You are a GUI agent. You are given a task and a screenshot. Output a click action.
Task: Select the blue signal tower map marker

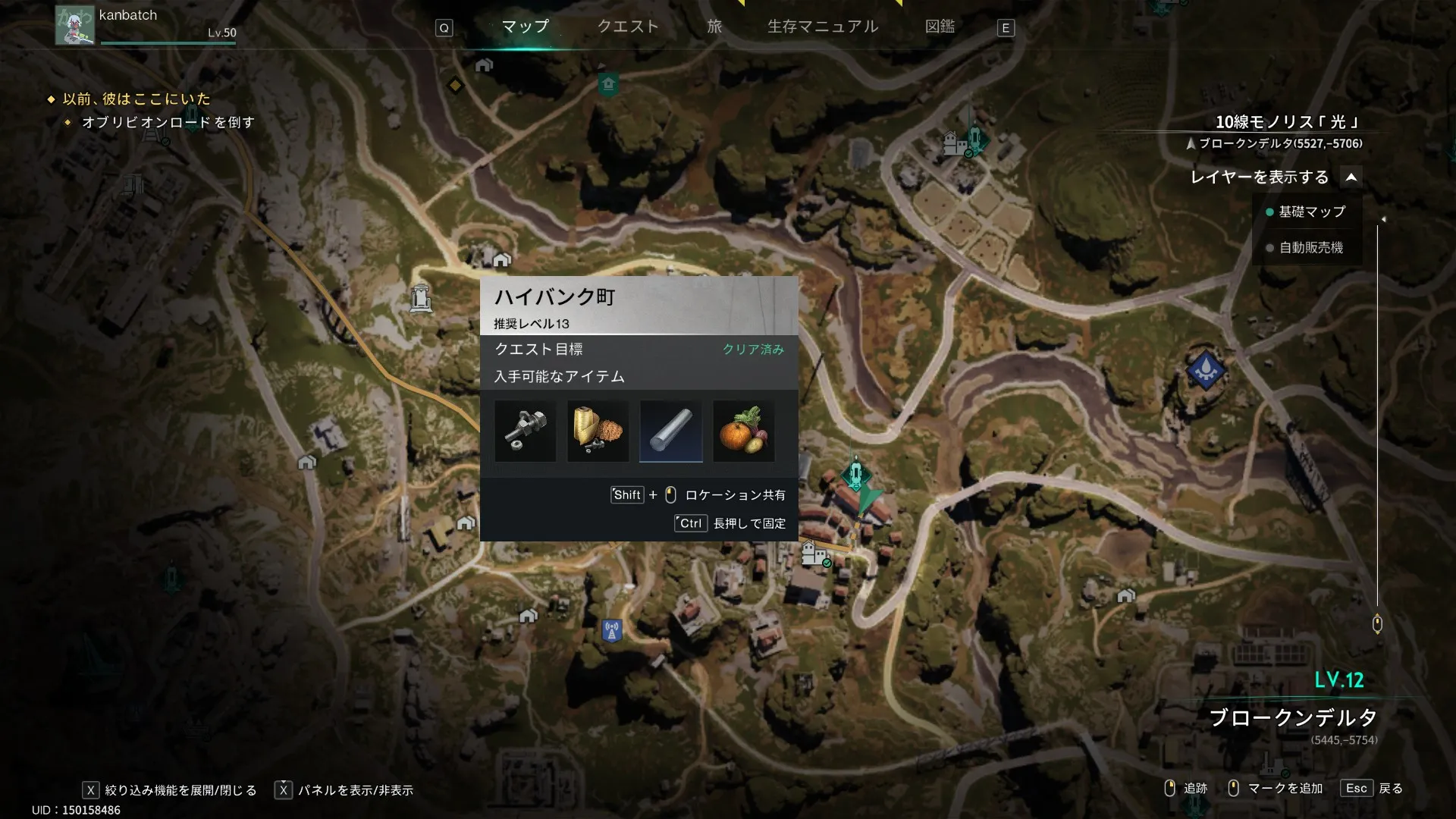[x=612, y=630]
